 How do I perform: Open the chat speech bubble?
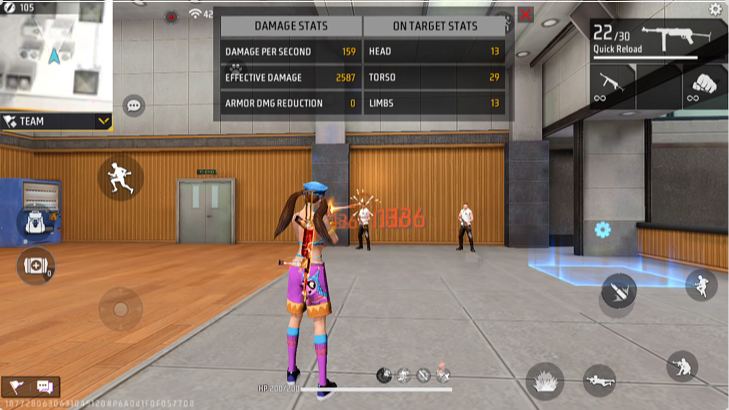coord(133,105)
